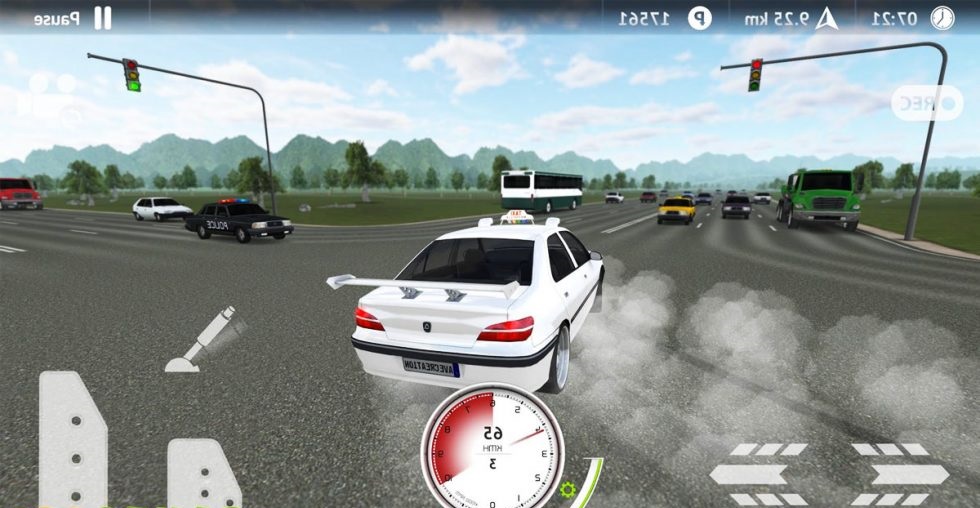Tap the short pedal control
The width and height of the screenshot is (980, 508).
203,473
